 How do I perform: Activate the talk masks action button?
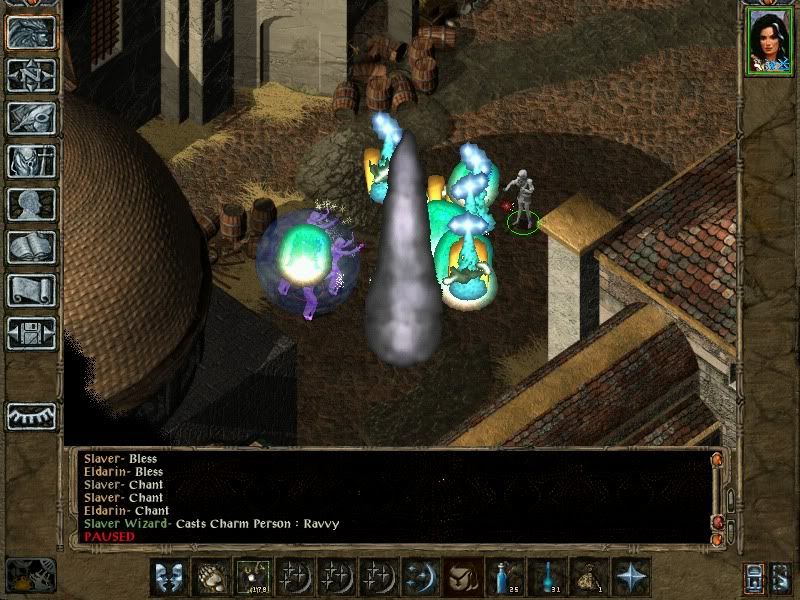tap(168, 577)
